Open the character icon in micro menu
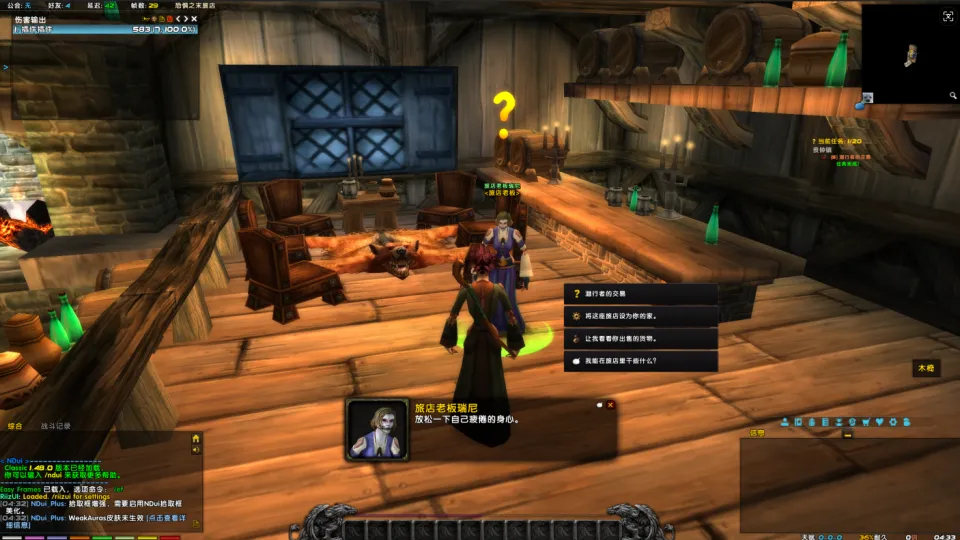Image resolution: width=960 pixels, height=540 pixels. pos(785,422)
